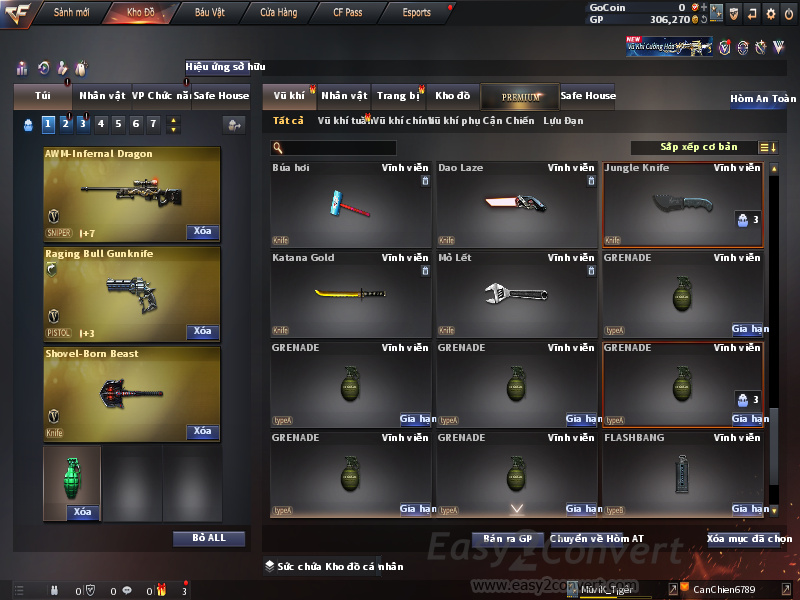Switch to the Trang bị equipment tab

pyautogui.click(x=398, y=96)
